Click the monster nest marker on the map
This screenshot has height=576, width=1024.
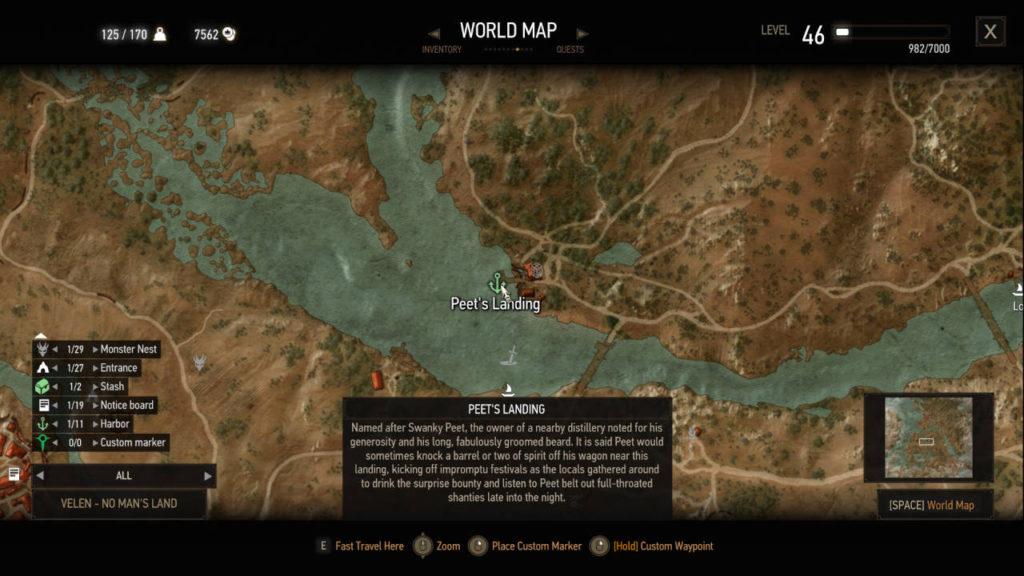click(x=200, y=363)
